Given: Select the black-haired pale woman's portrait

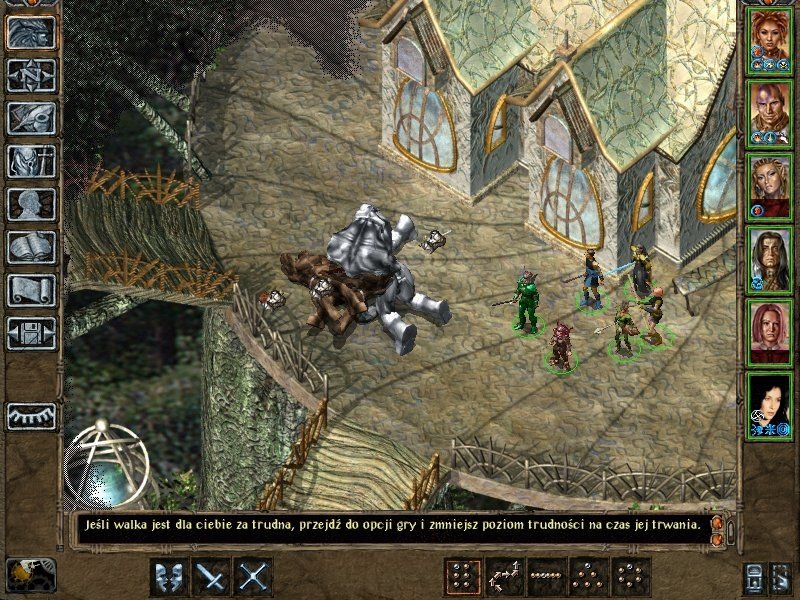Looking at the screenshot, I should (x=769, y=404).
